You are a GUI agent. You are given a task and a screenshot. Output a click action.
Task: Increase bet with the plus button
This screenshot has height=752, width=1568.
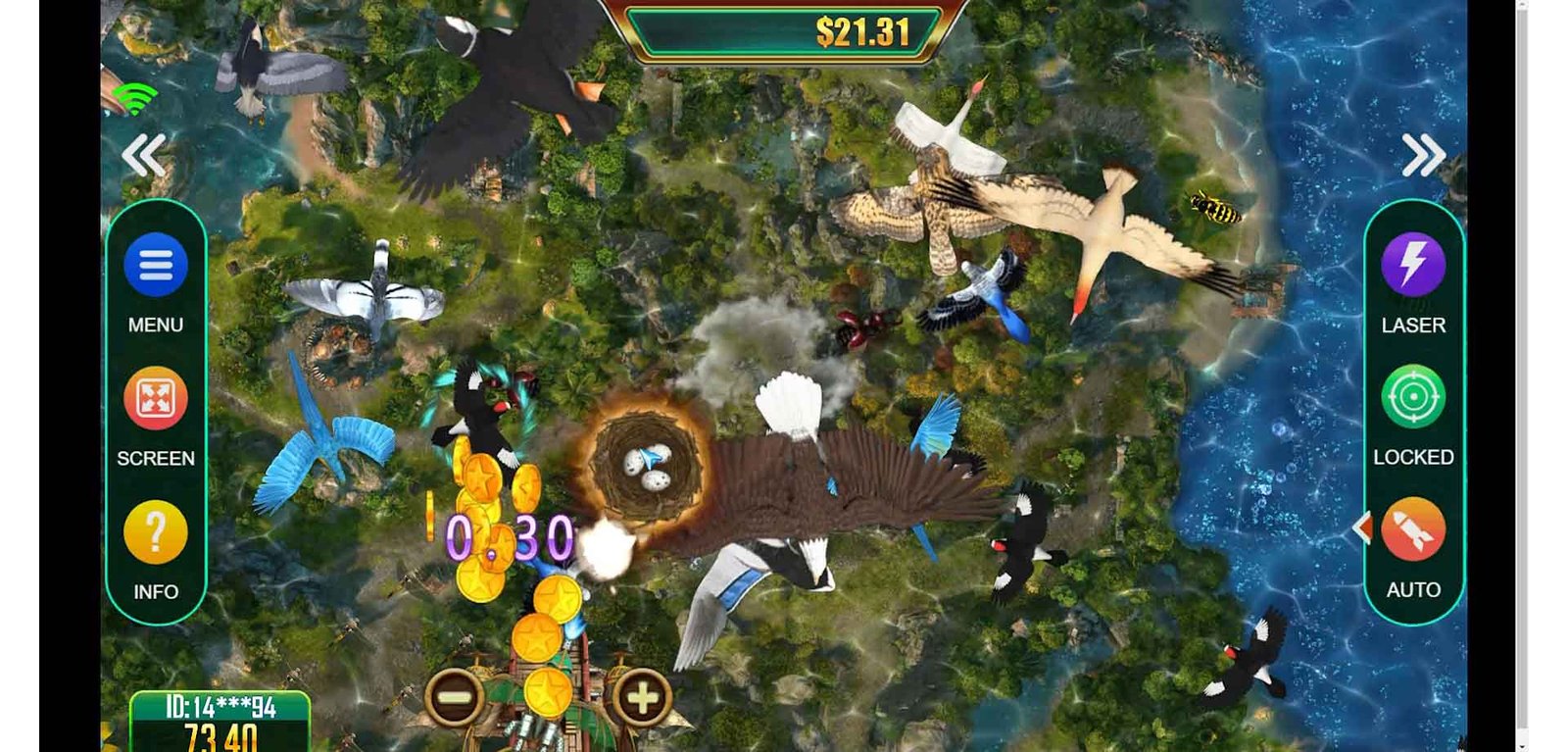(643, 697)
